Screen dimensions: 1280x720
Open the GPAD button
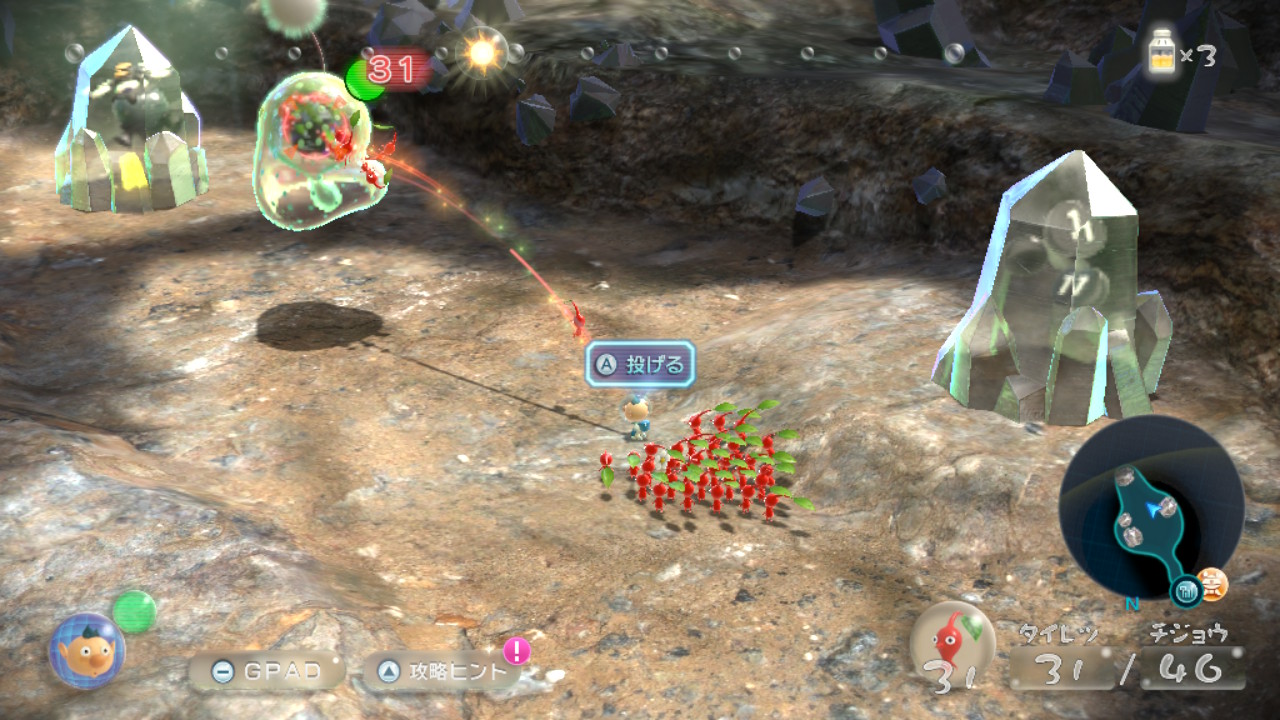[266, 672]
